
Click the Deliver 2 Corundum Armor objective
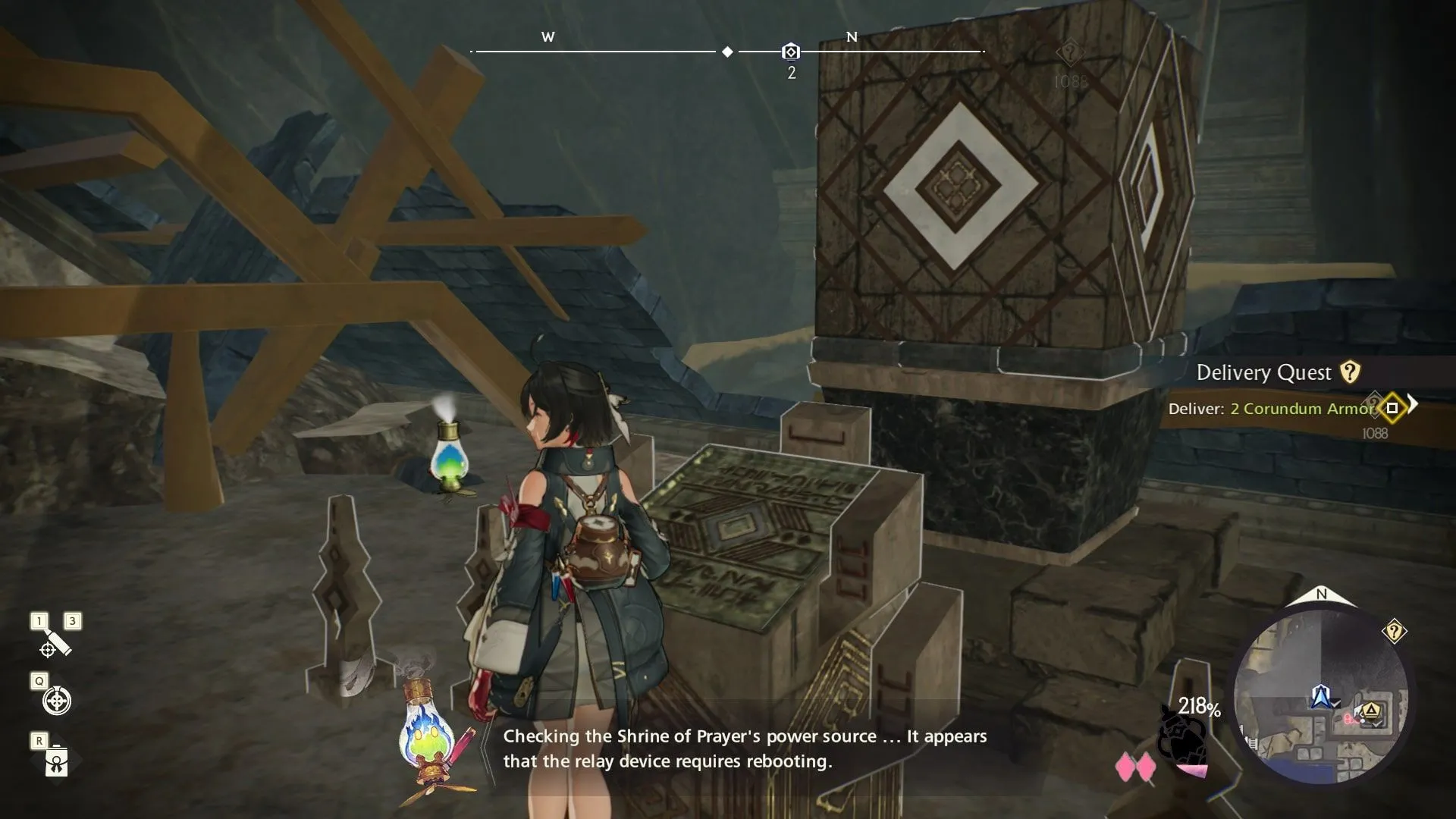1271,409
